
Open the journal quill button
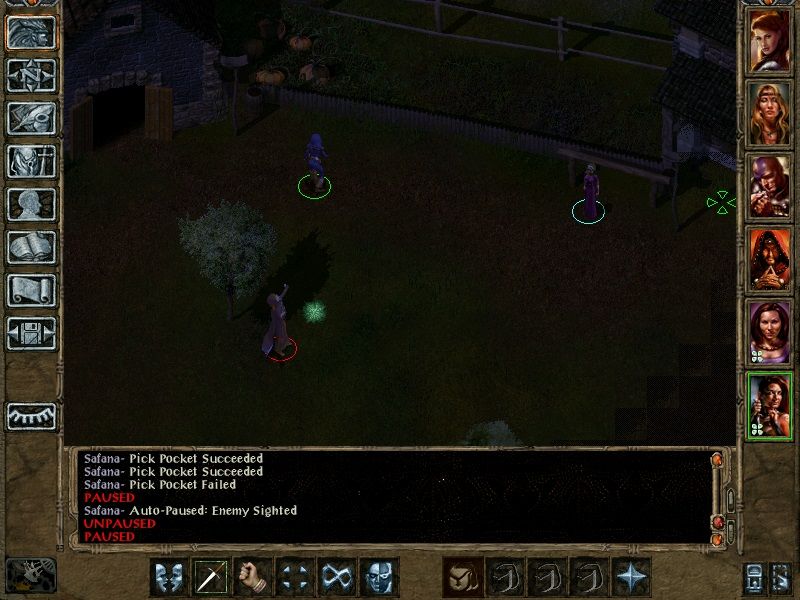32,118
